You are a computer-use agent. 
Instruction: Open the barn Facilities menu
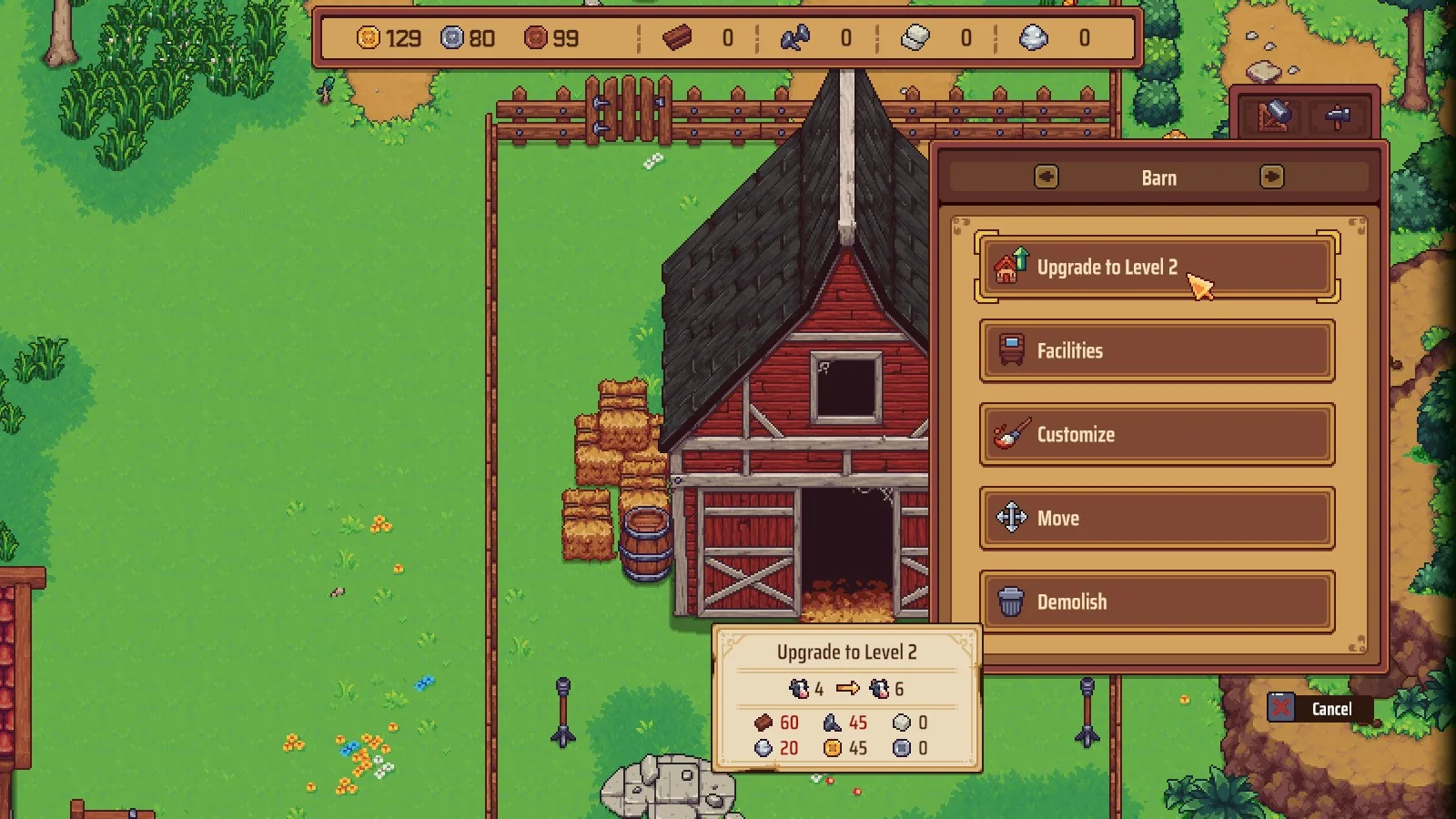[1156, 351]
